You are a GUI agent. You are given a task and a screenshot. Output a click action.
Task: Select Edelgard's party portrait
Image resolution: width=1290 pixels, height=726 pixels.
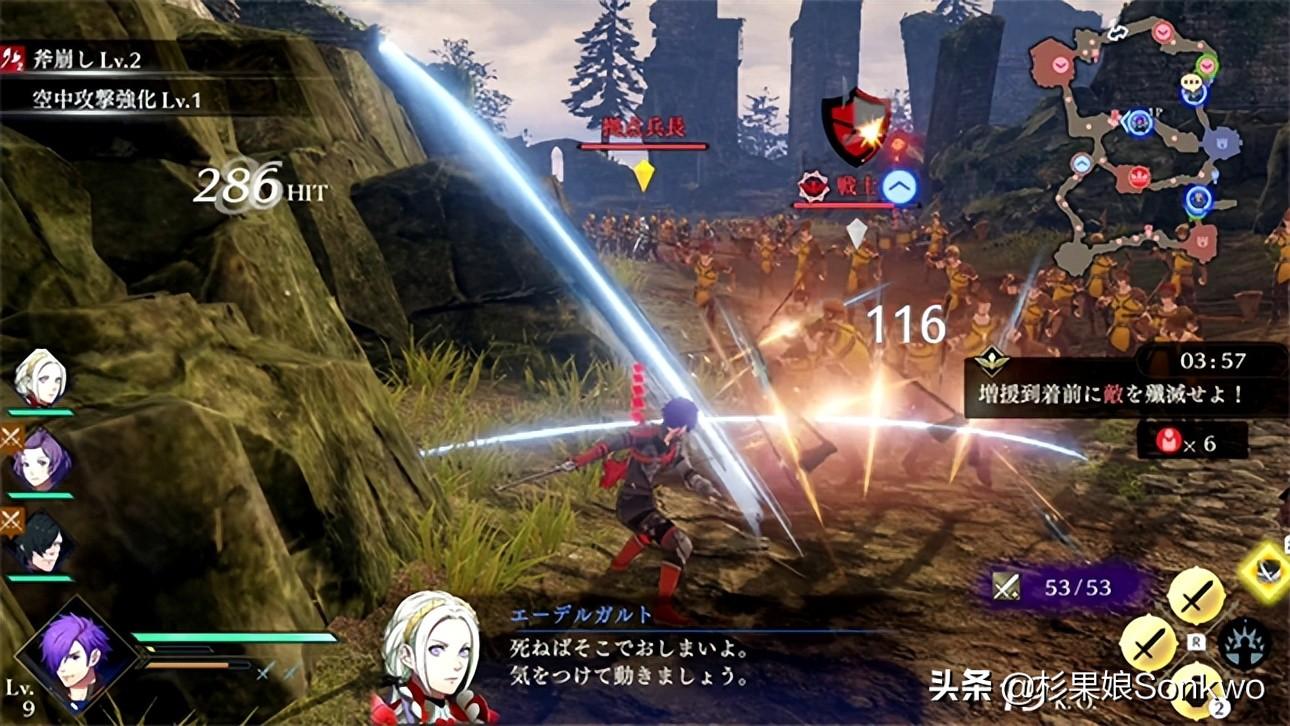[42, 378]
